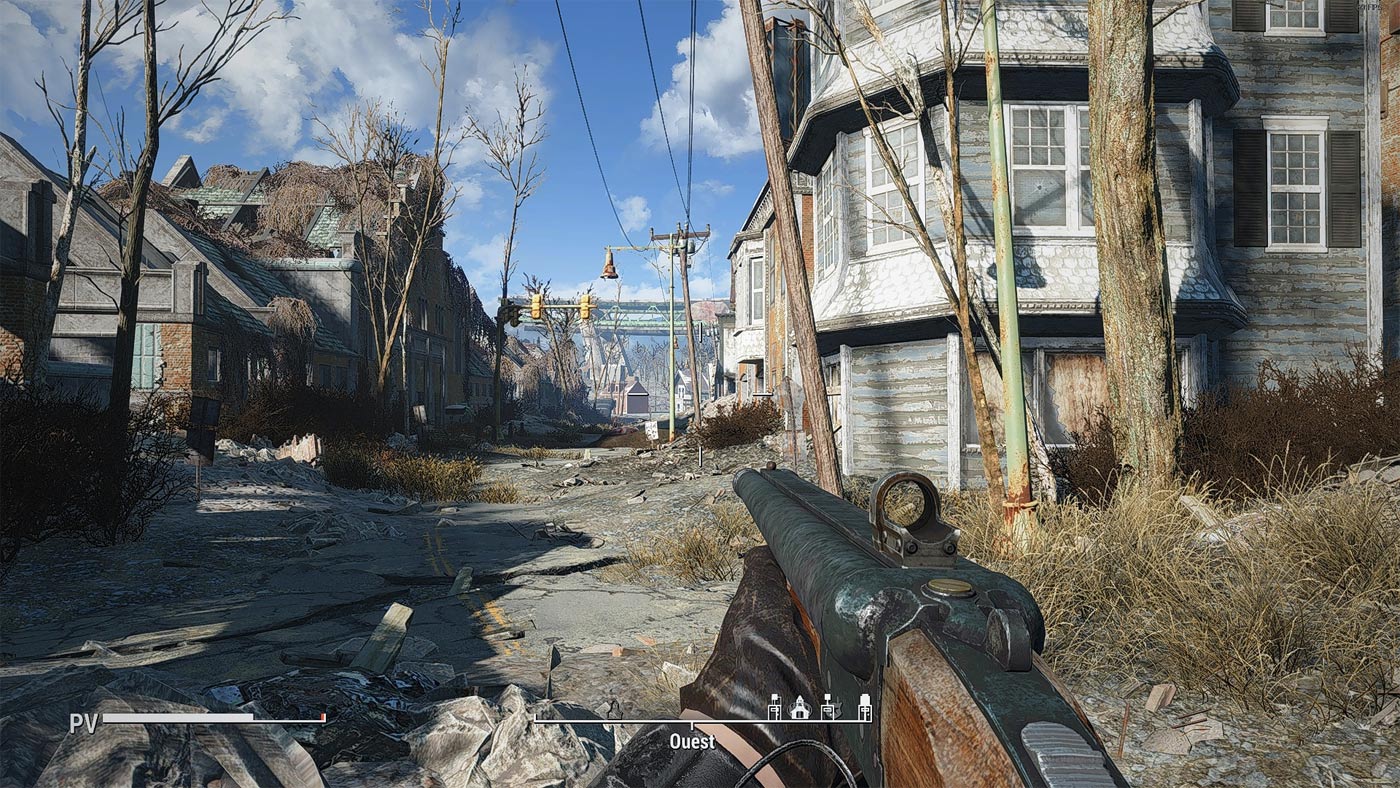Click the red tip of the PV bar
The image size is (1400, 788).
[x=322, y=718]
